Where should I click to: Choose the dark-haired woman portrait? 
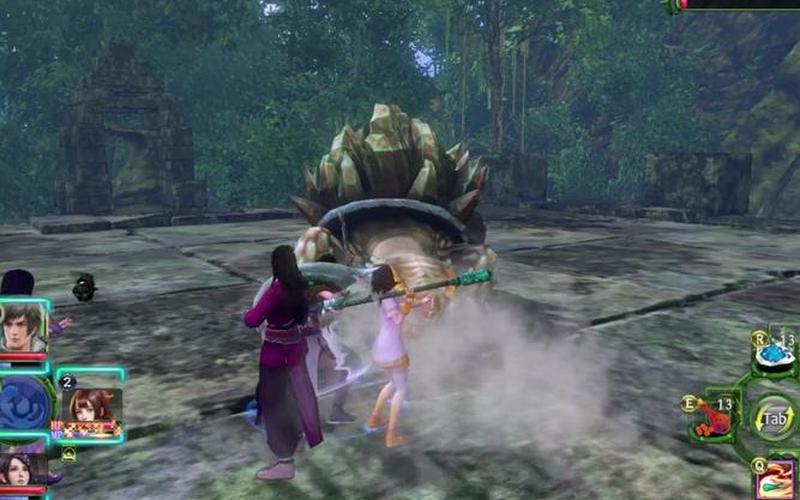(22, 470)
